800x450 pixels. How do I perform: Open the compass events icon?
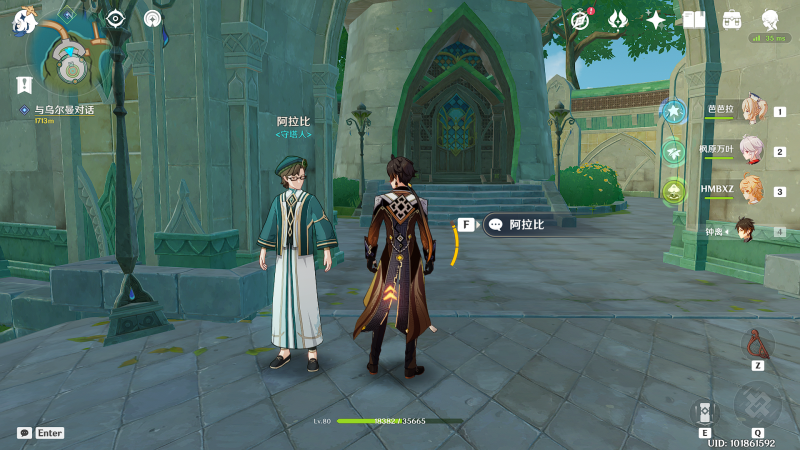581,19
